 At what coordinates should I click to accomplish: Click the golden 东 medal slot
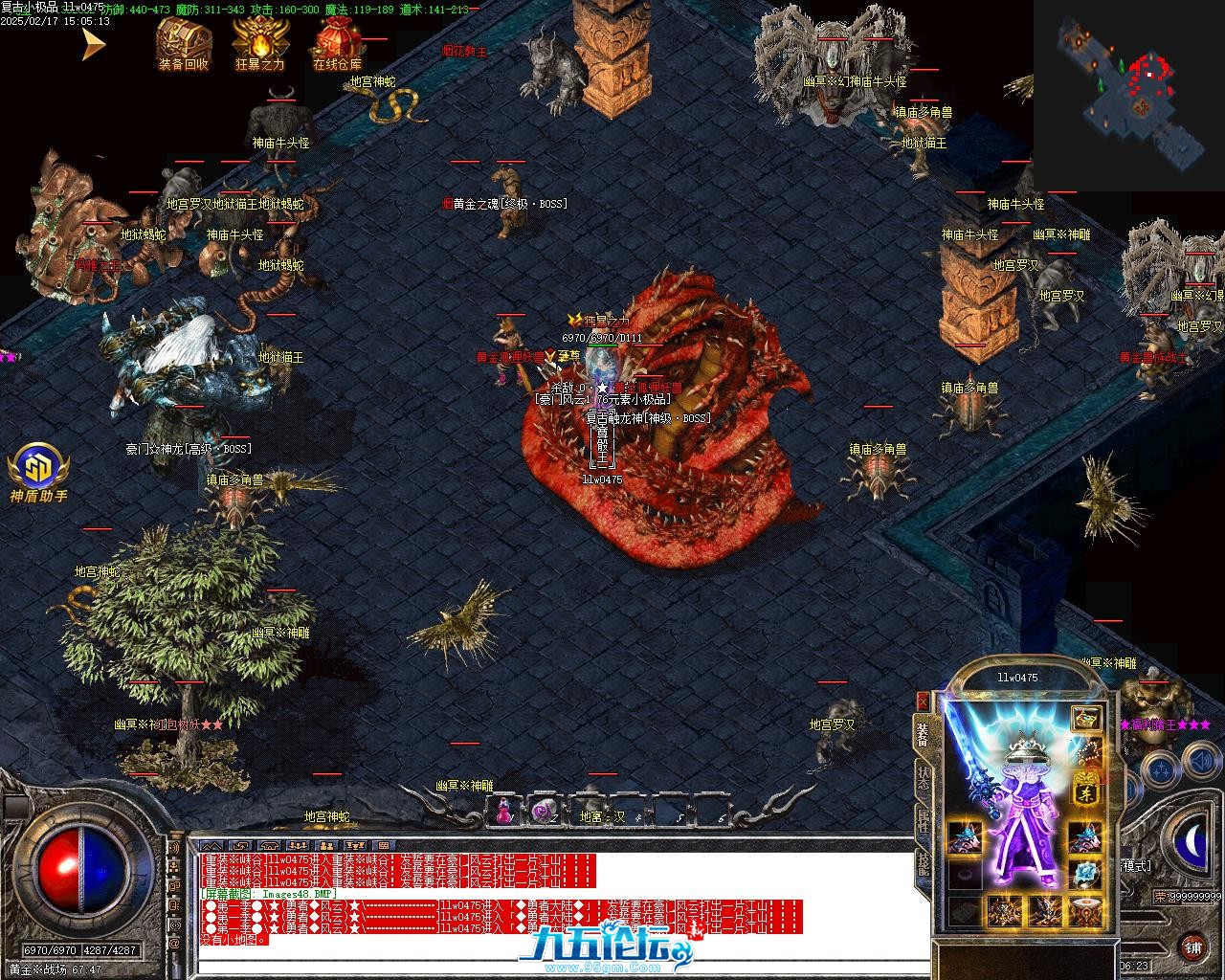click(1085, 787)
